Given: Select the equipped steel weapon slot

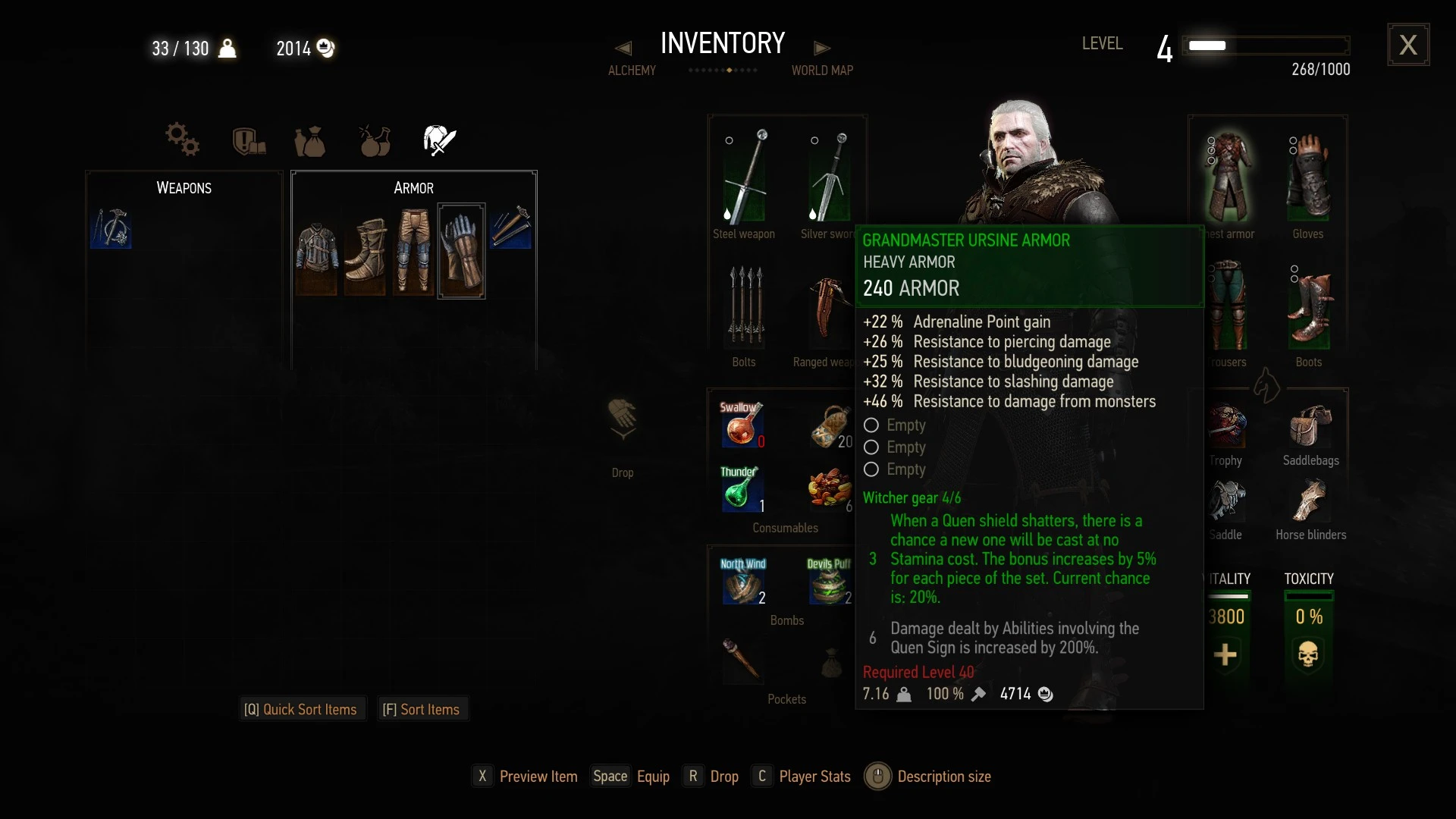Looking at the screenshot, I should pyautogui.click(x=744, y=177).
